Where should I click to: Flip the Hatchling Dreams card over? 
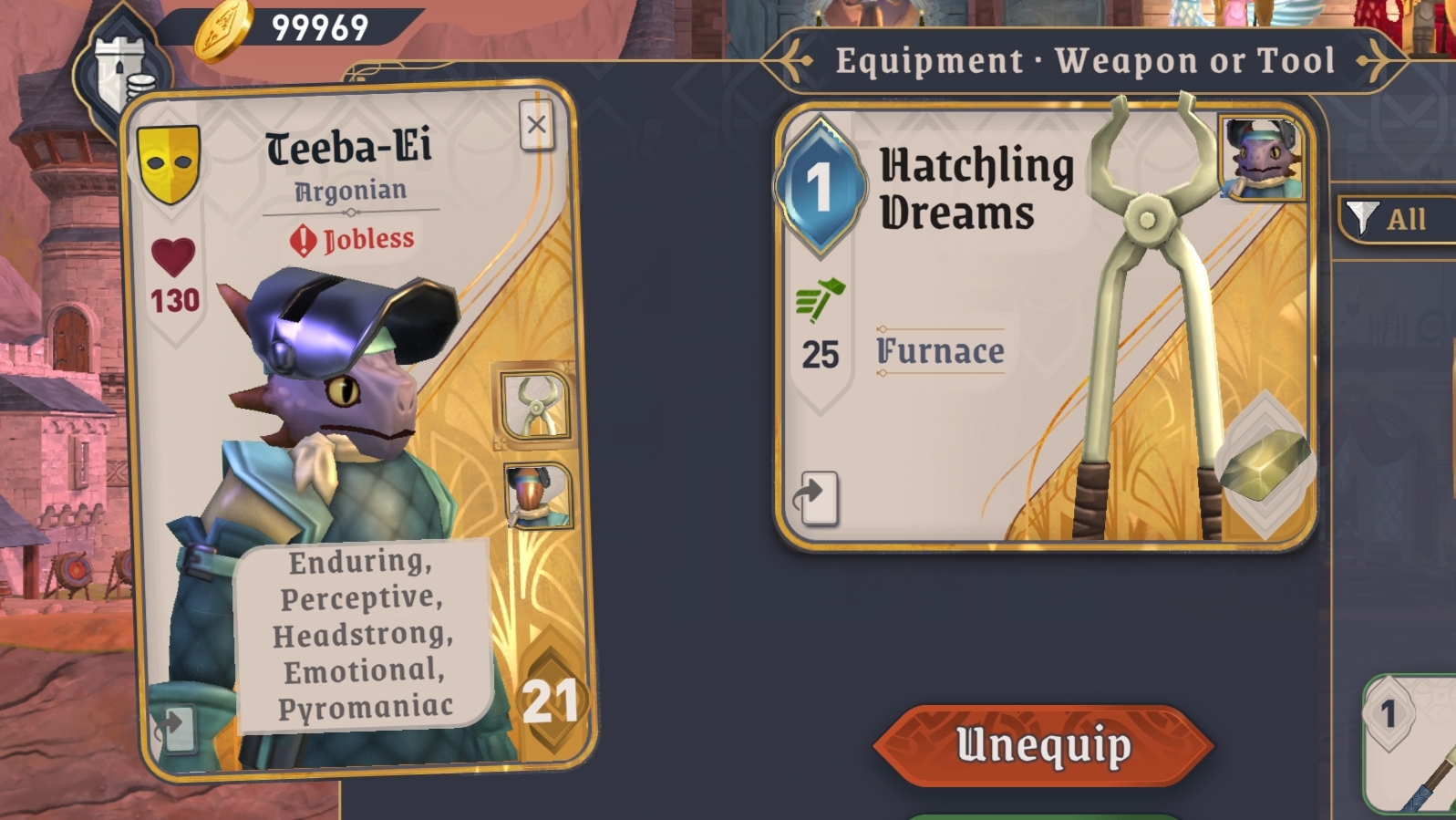817,498
